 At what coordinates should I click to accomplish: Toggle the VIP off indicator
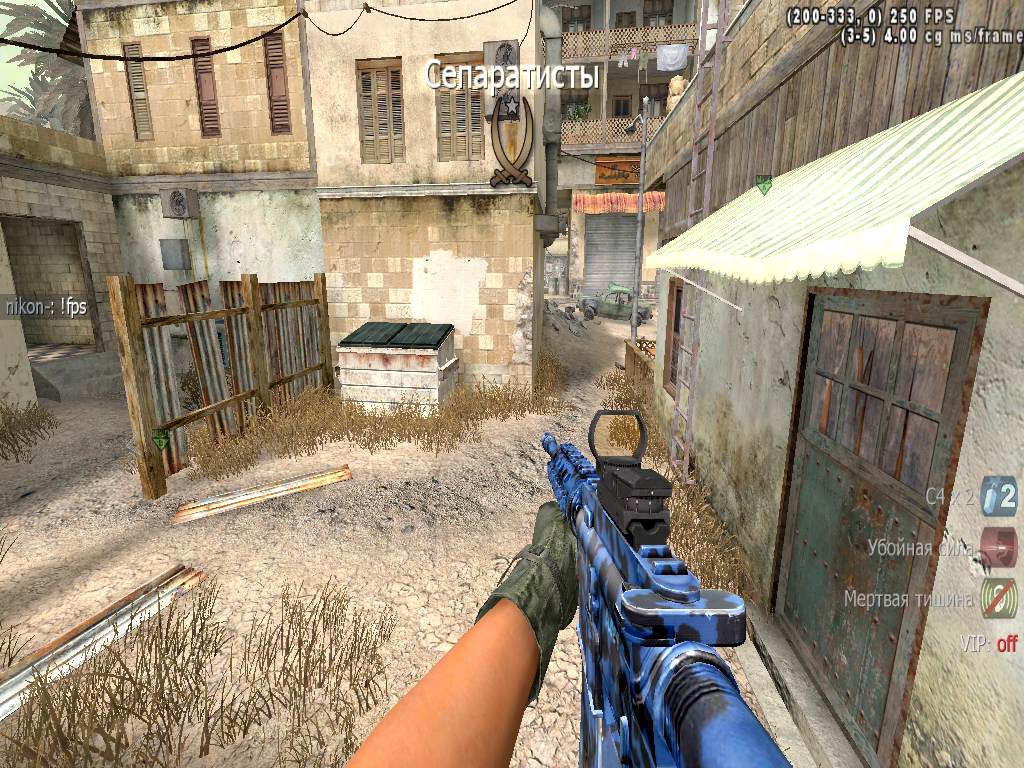(989, 644)
